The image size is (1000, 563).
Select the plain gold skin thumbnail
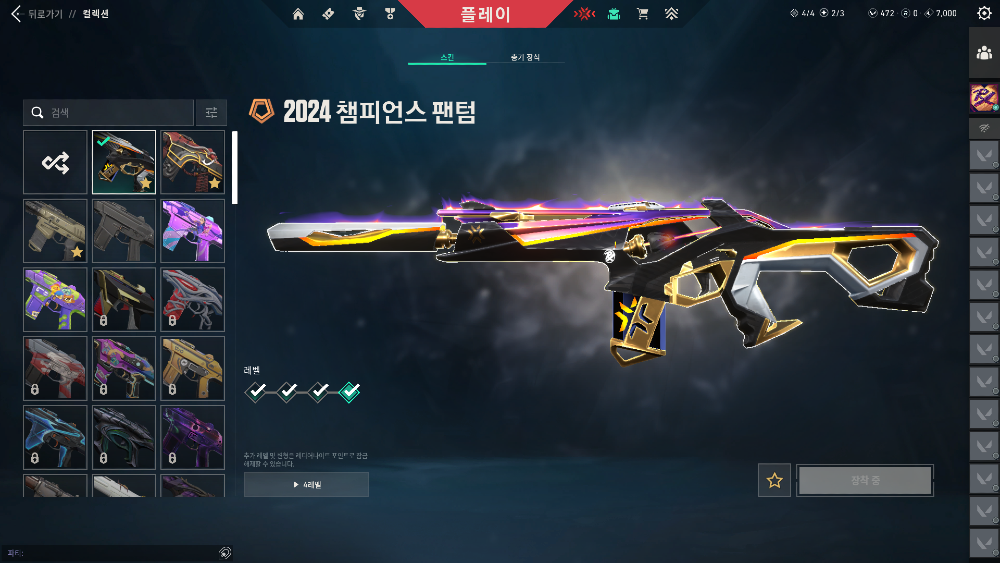193,367
